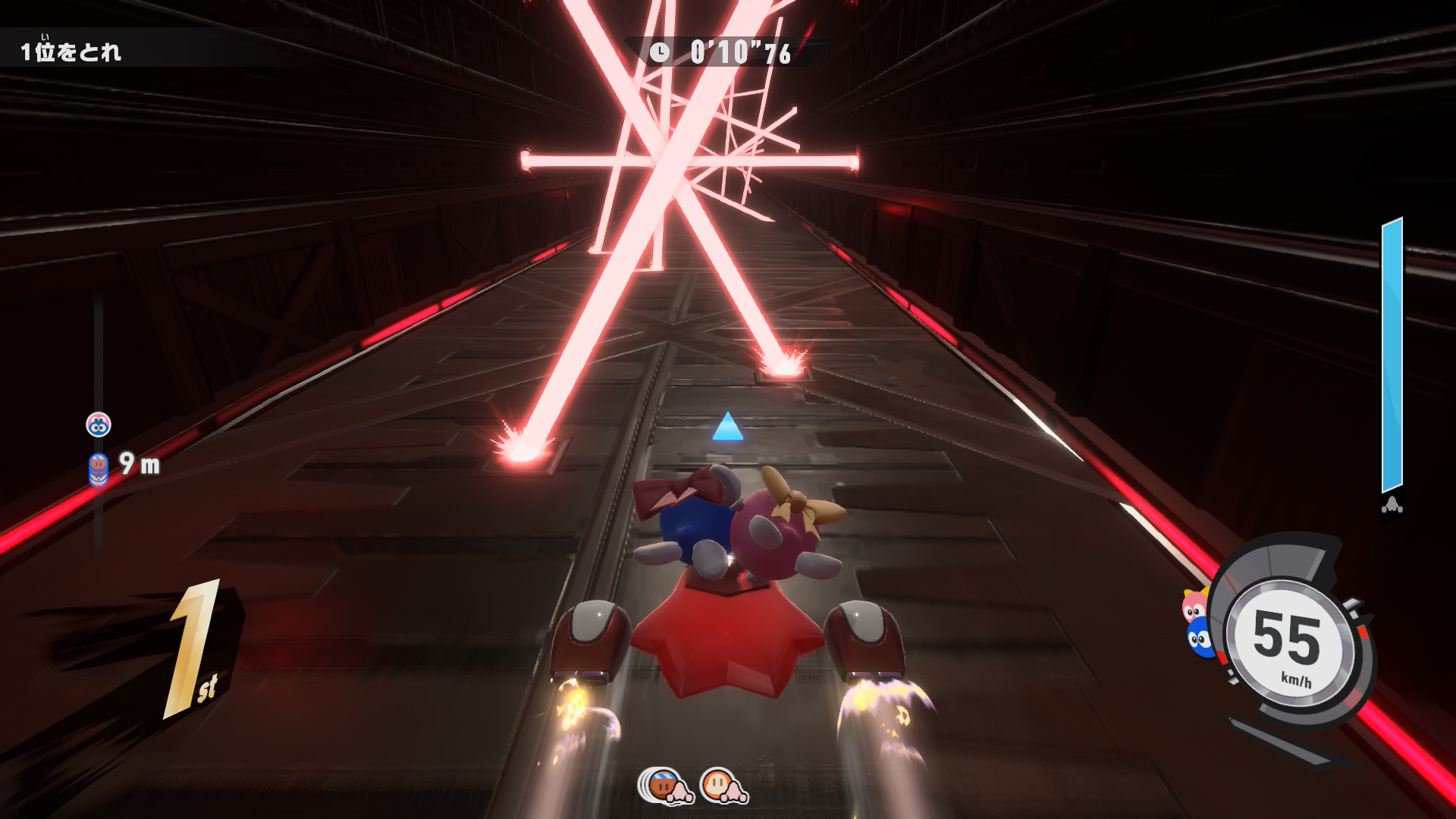Click the stacked Waddle Dee marker beside 9 m
The width and height of the screenshot is (1456, 819).
(99, 469)
